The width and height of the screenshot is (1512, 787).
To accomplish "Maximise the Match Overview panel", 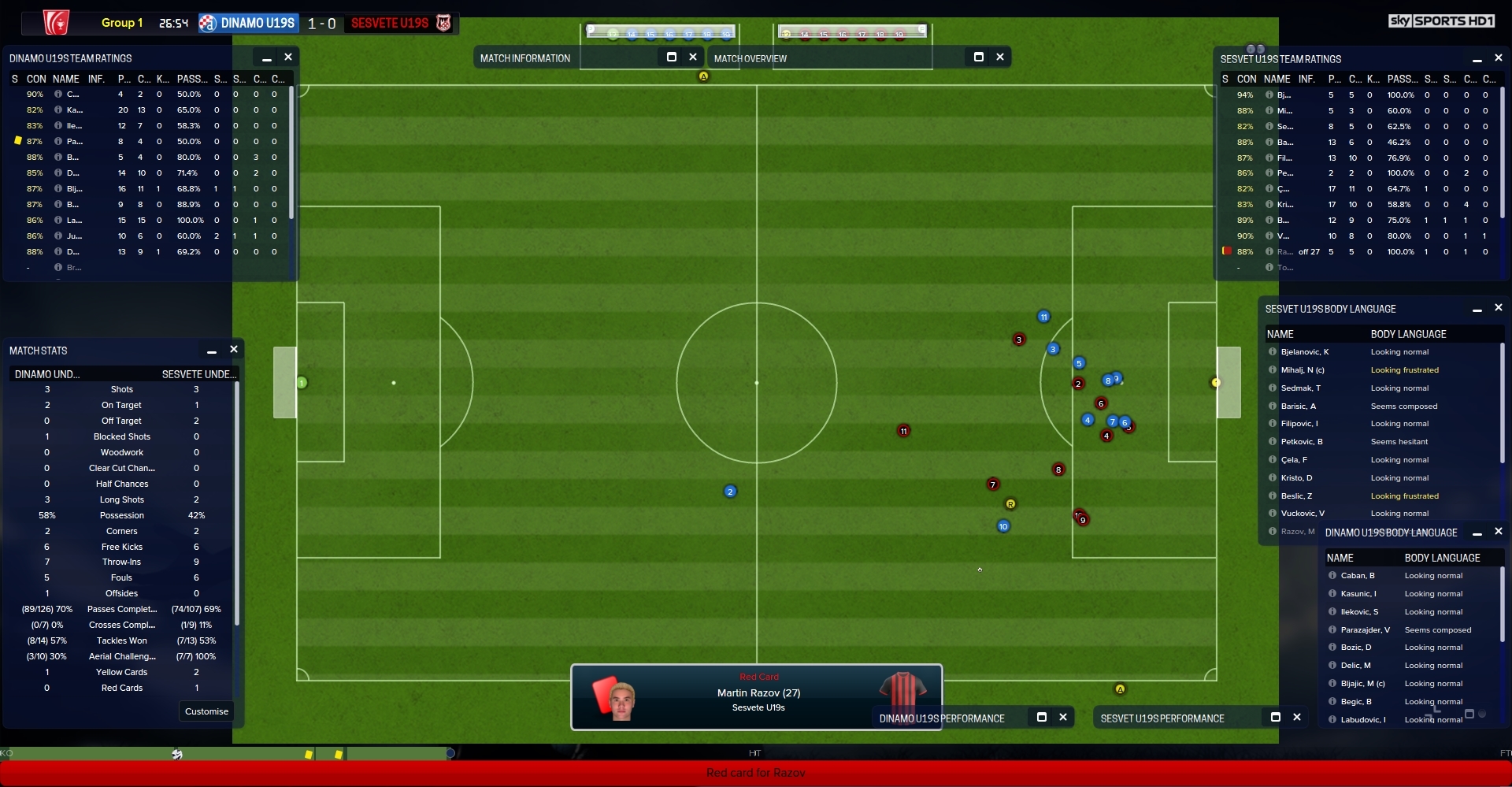I will pos(979,57).
